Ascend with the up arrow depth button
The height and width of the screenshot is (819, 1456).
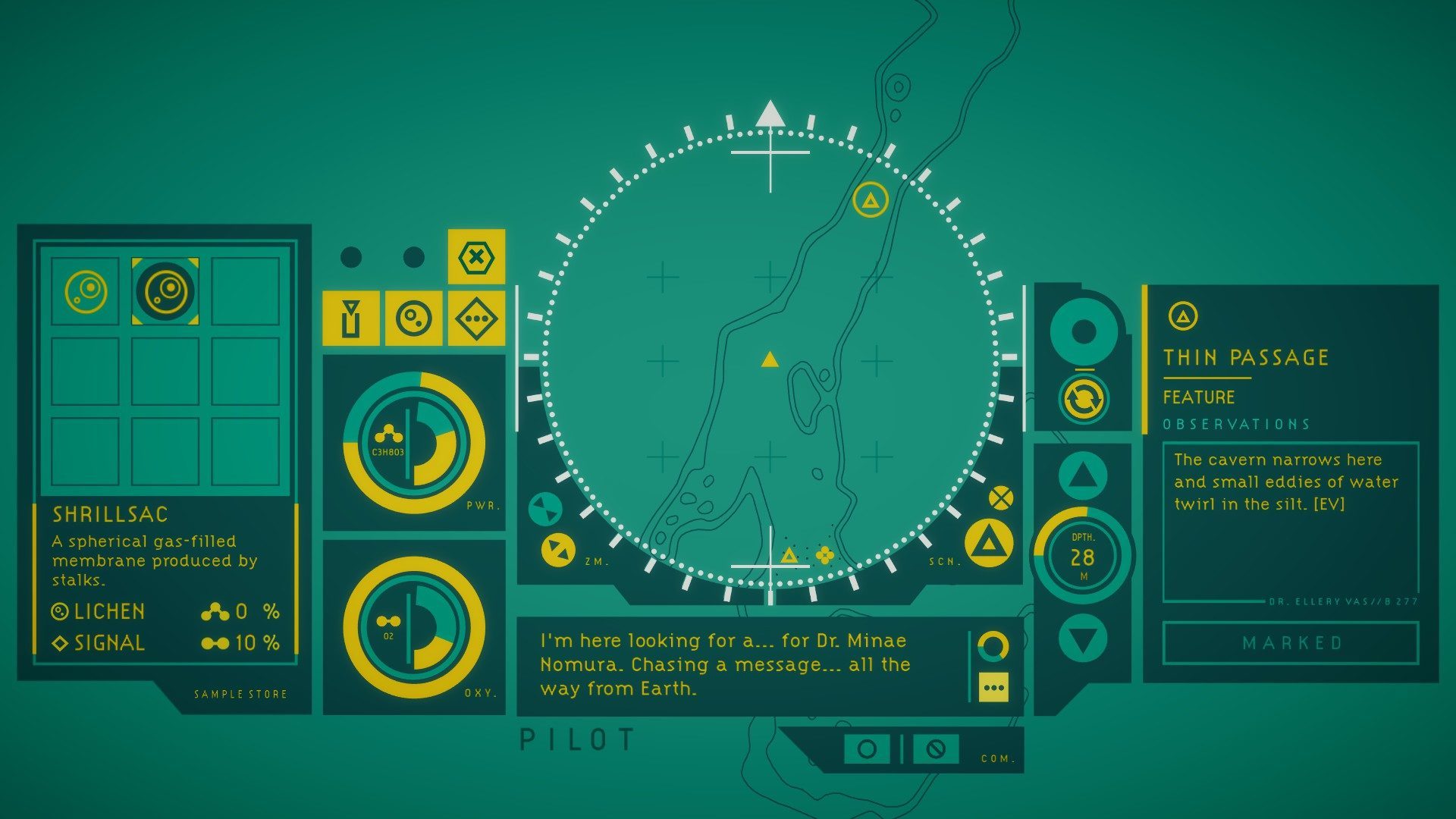click(x=1083, y=477)
